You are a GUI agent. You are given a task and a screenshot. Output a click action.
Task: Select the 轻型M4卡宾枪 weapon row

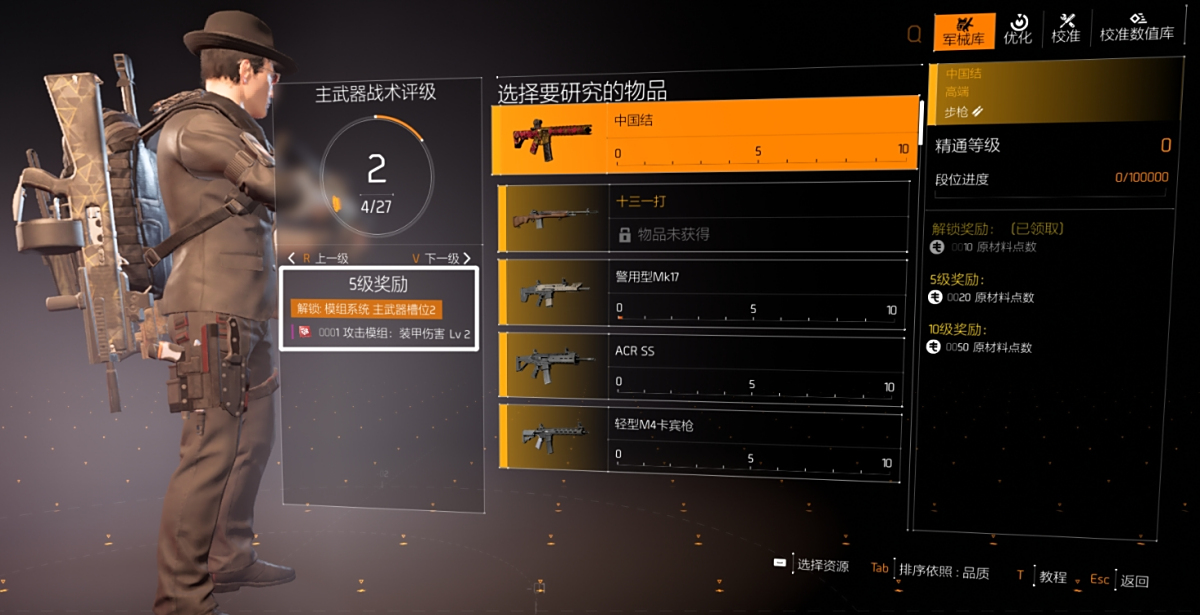[705, 441]
